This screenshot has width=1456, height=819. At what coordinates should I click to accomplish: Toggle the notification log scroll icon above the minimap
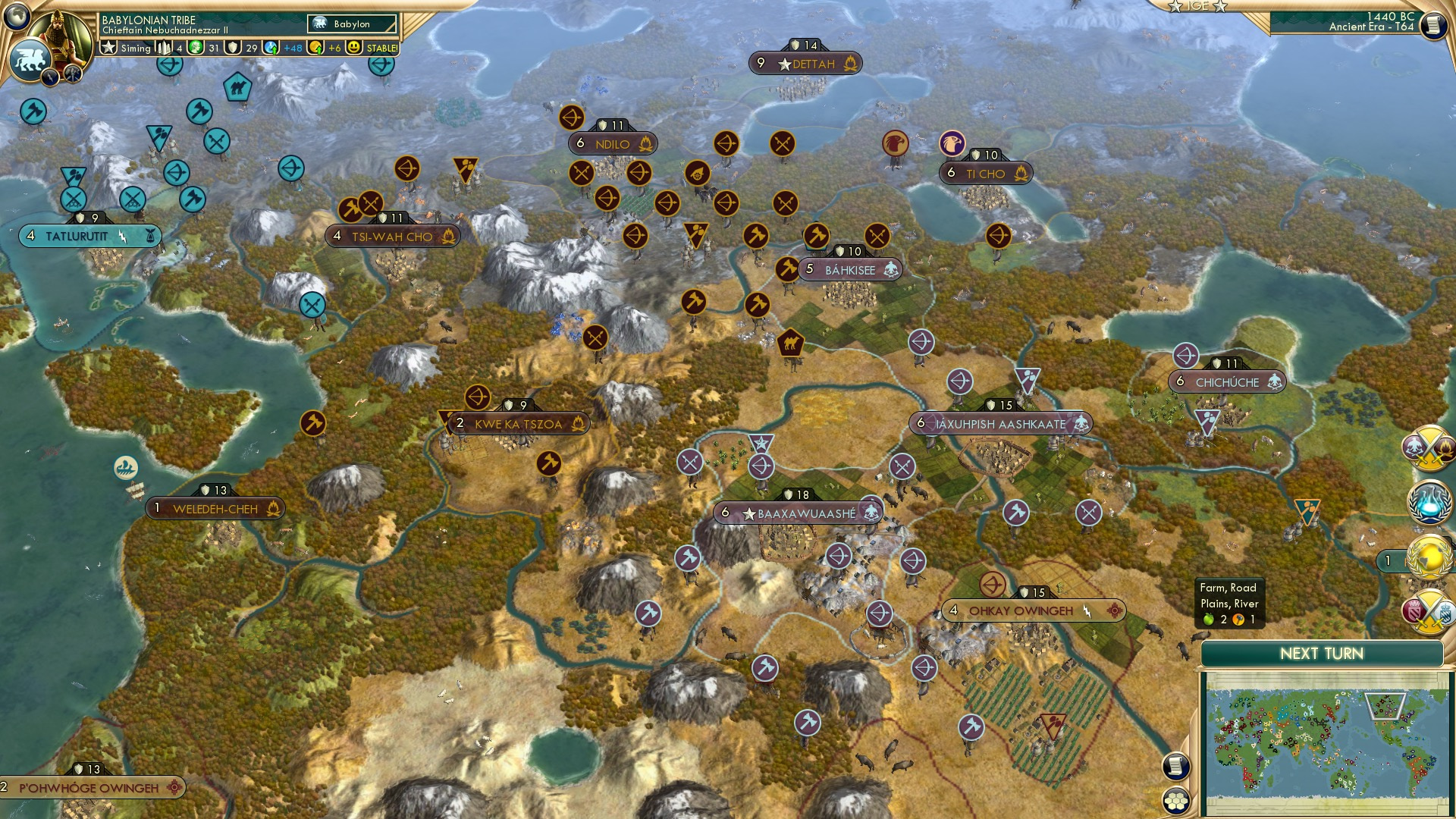click(1177, 766)
